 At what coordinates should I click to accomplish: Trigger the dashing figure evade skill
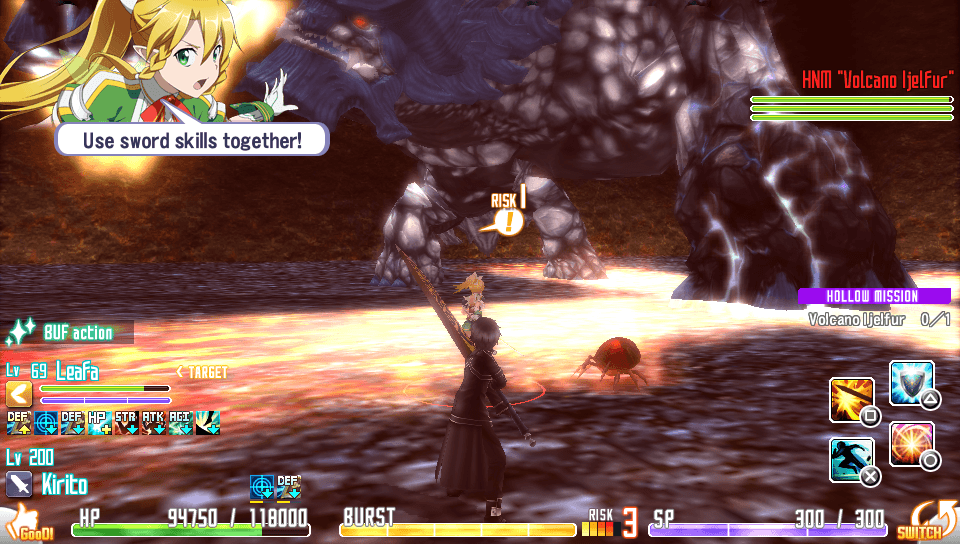click(852, 459)
